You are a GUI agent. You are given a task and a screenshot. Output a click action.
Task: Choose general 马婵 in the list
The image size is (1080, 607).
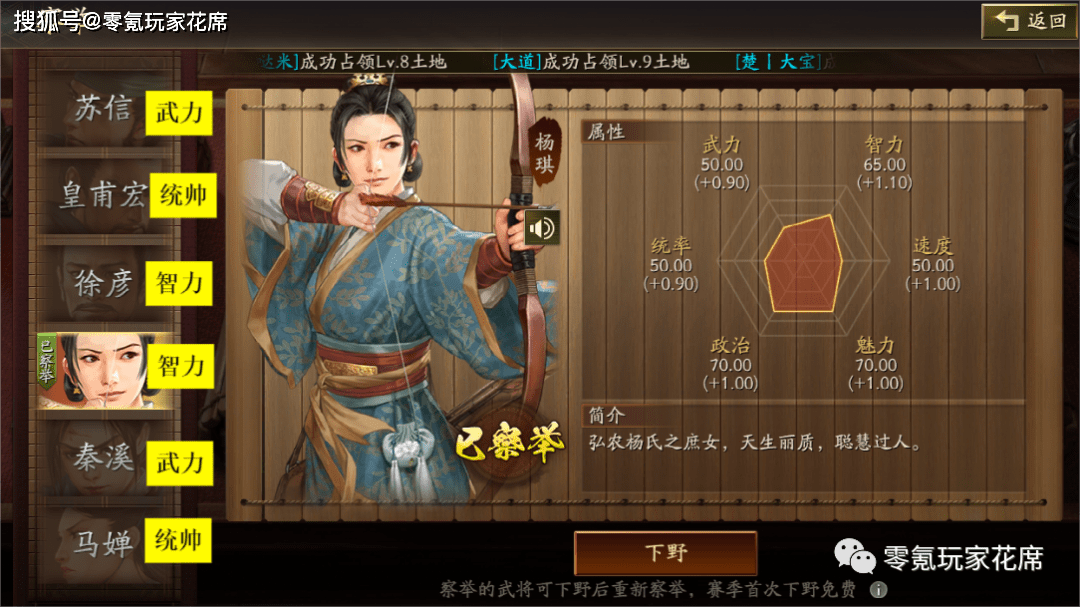click(x=104, y=543)
